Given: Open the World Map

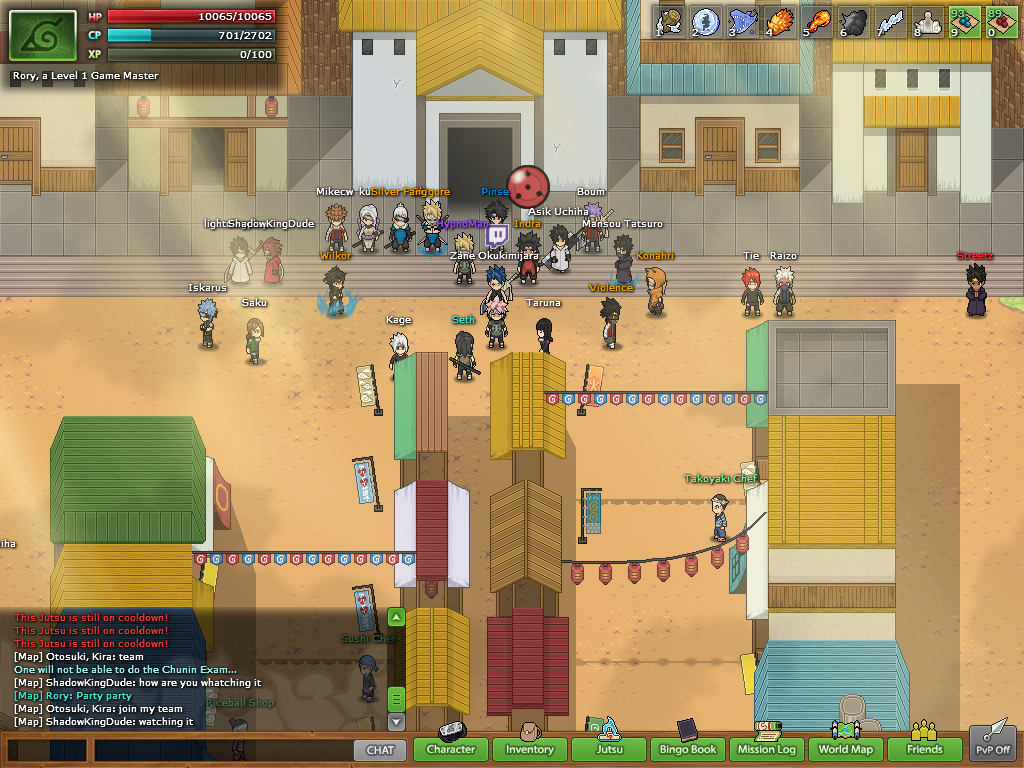Looking at the screenshot, I should (846, 749).
